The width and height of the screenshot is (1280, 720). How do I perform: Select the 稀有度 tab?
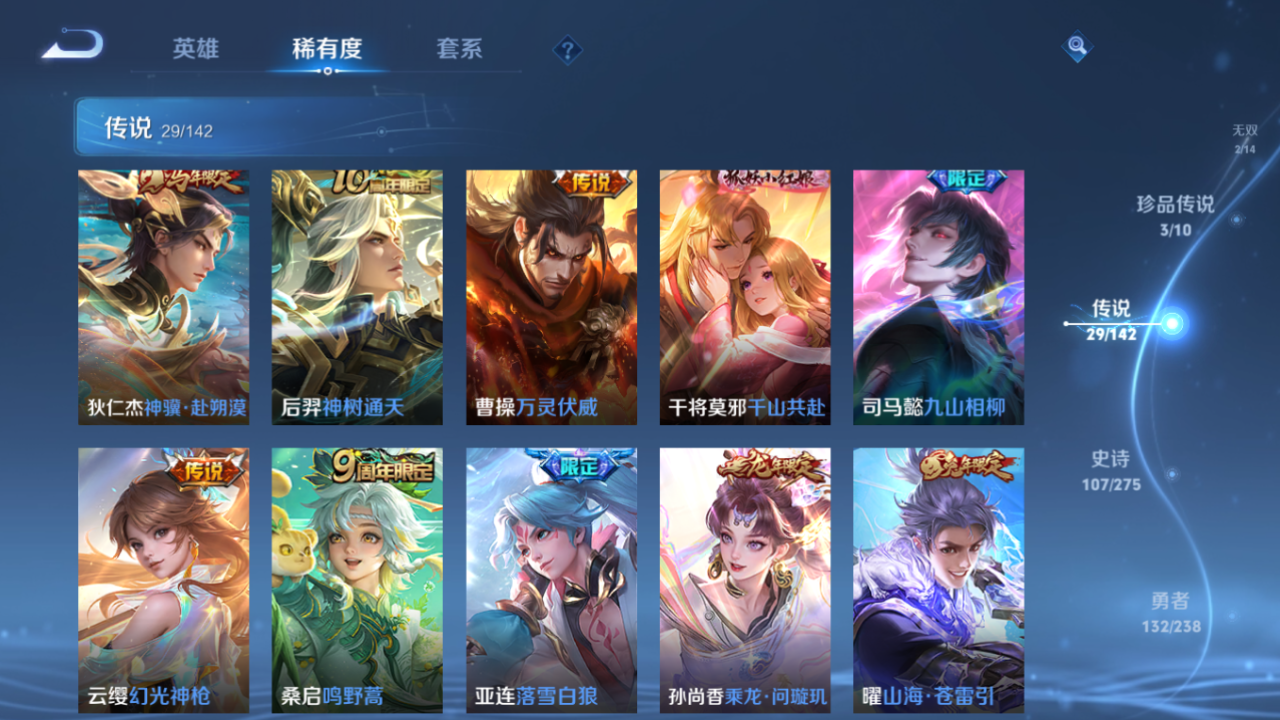click(329, 47)
